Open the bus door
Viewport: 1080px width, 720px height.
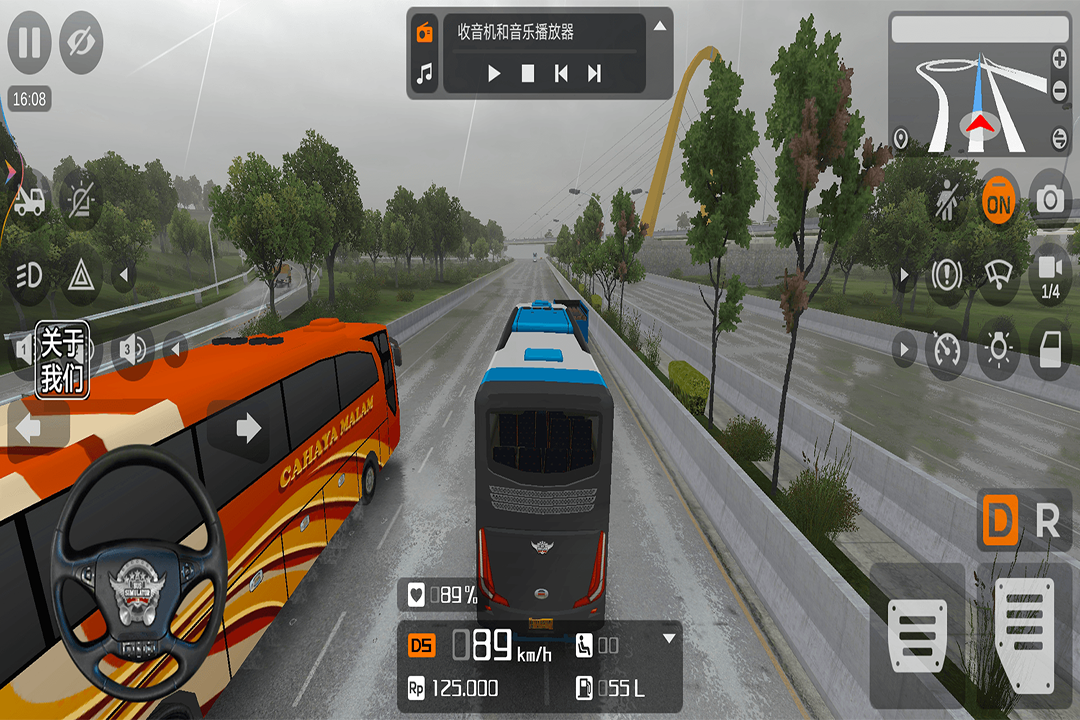click(1050, 350)
